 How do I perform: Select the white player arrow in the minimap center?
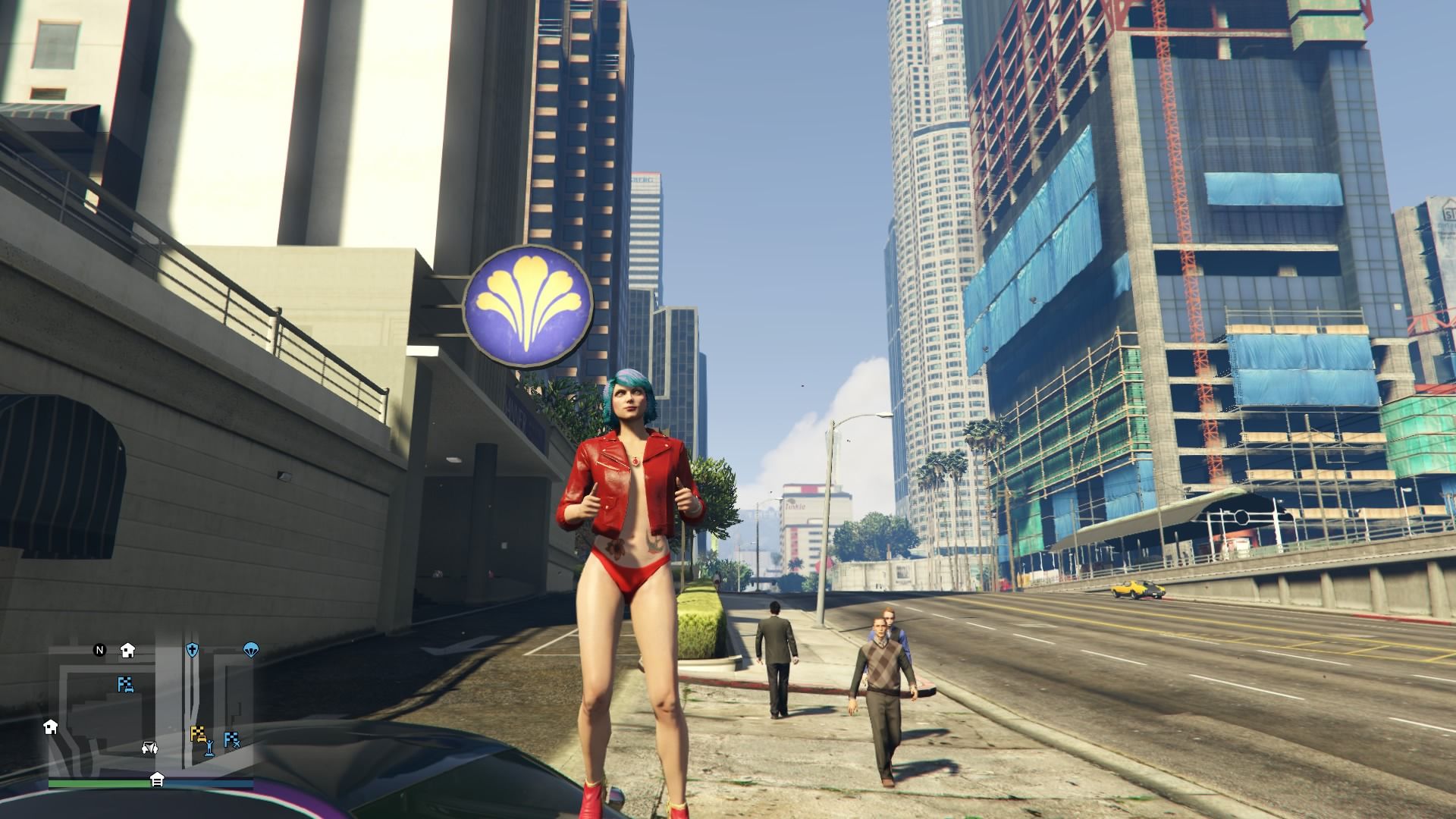coord(150,750)
